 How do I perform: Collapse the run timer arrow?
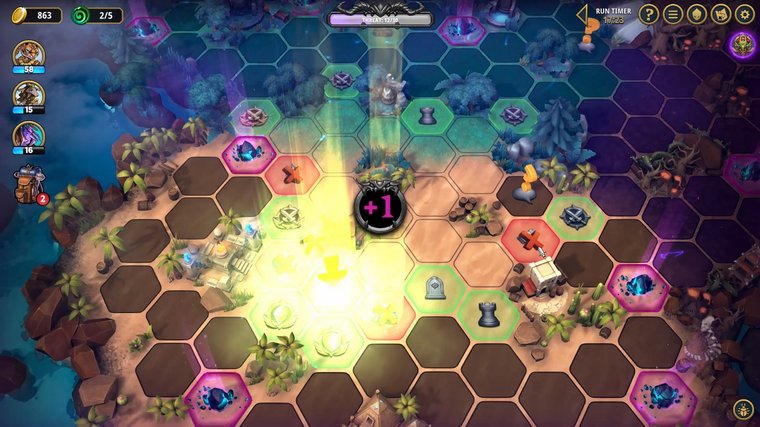[582, 14]
